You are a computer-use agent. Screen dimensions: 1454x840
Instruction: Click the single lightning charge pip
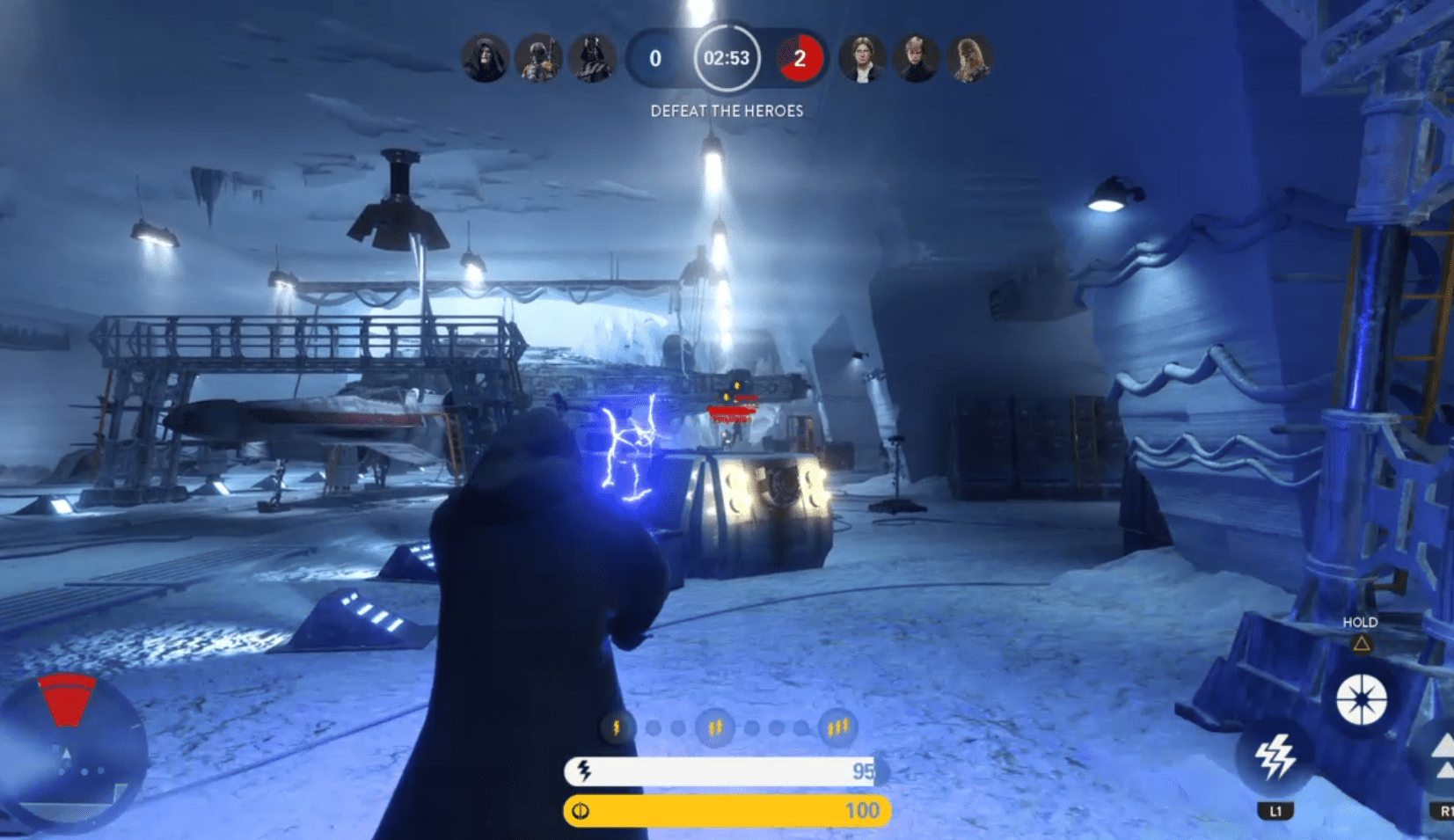point(617,727)
